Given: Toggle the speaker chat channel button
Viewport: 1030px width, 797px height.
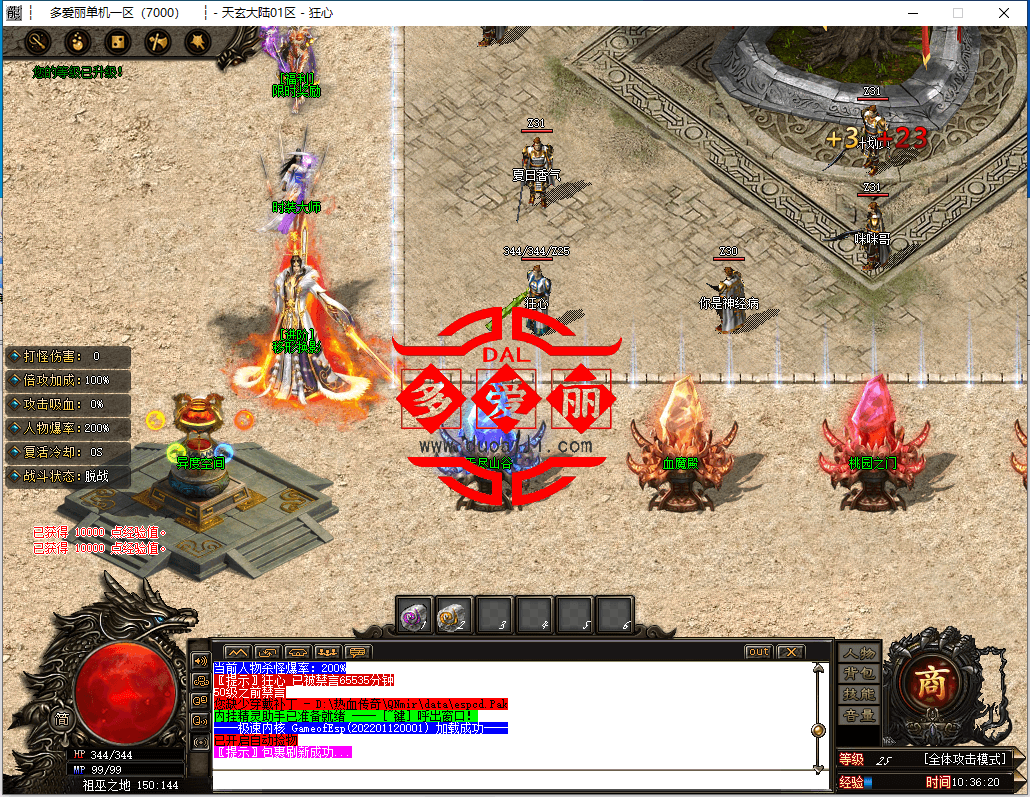Looking at the screenshot, I should point(200,661).
